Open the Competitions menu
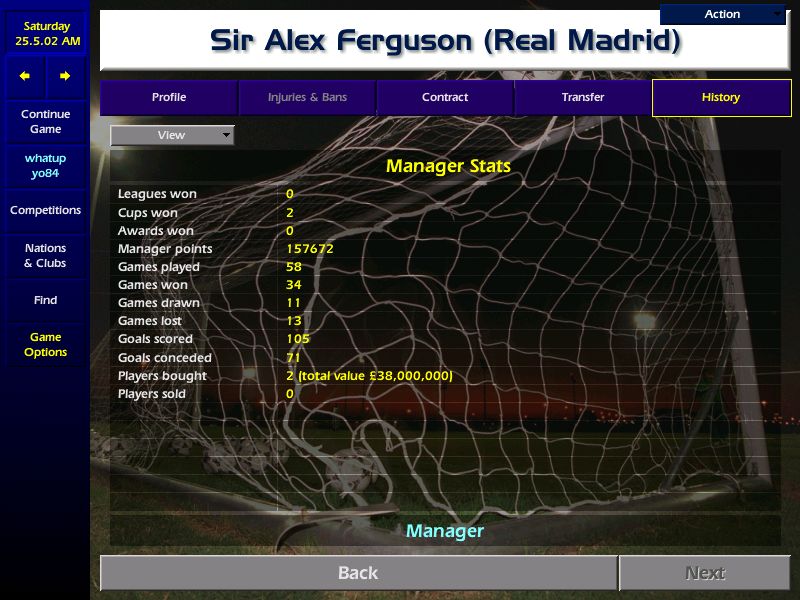 coord(45,210)
